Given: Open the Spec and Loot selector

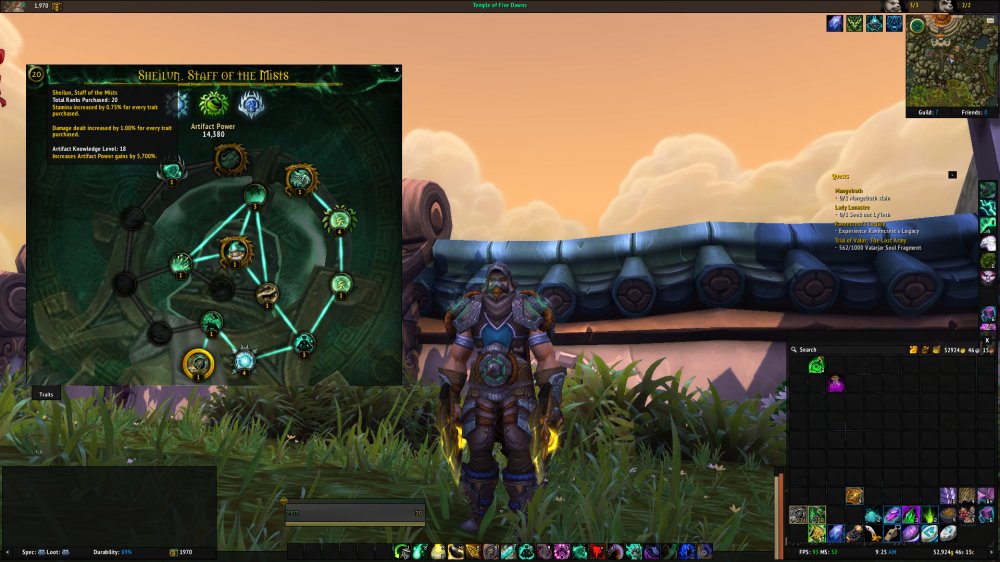Looking at the screenshot, I should tap(40, 552).
